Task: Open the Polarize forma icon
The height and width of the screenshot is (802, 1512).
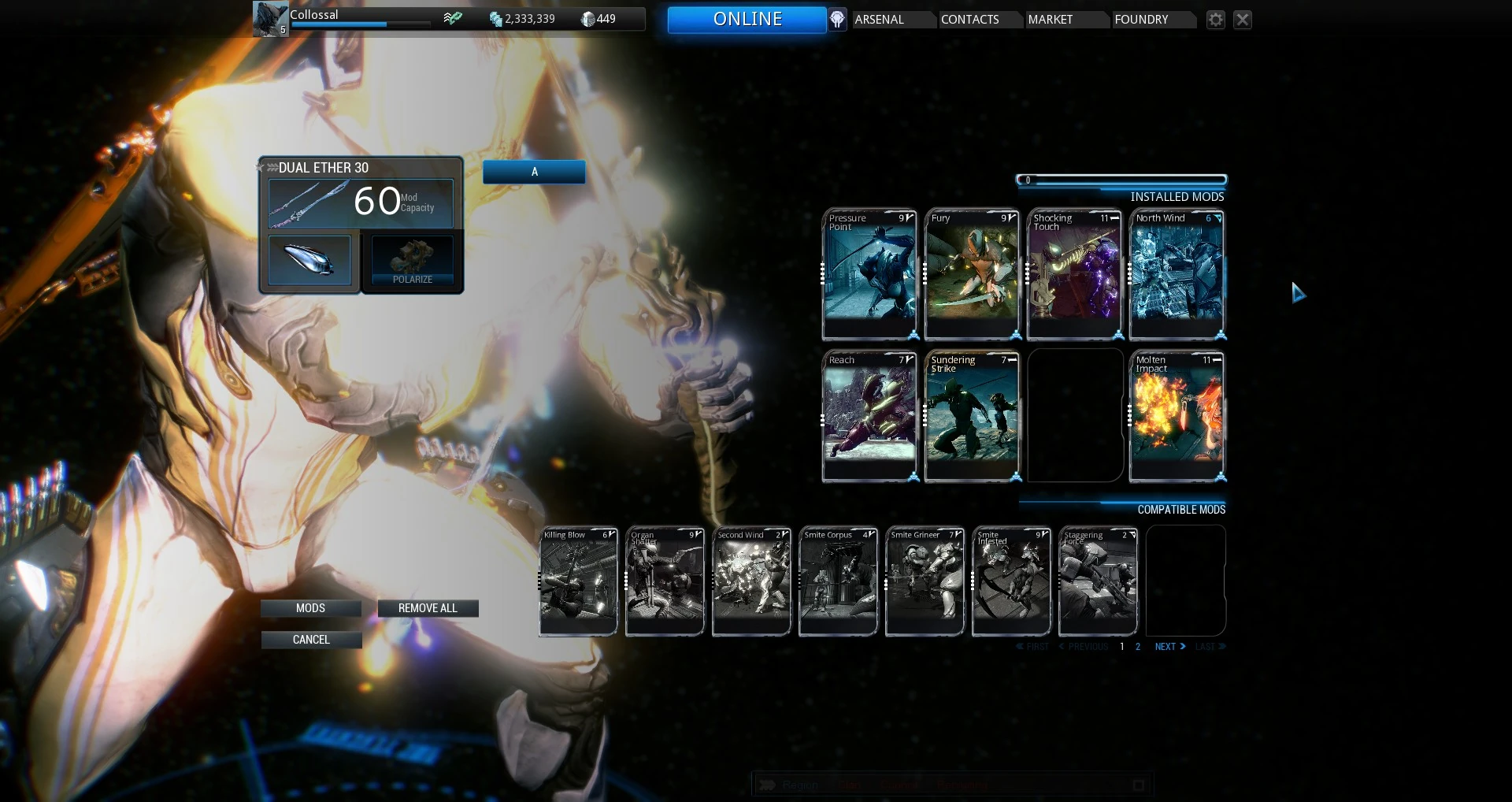Action: [411, 260]
